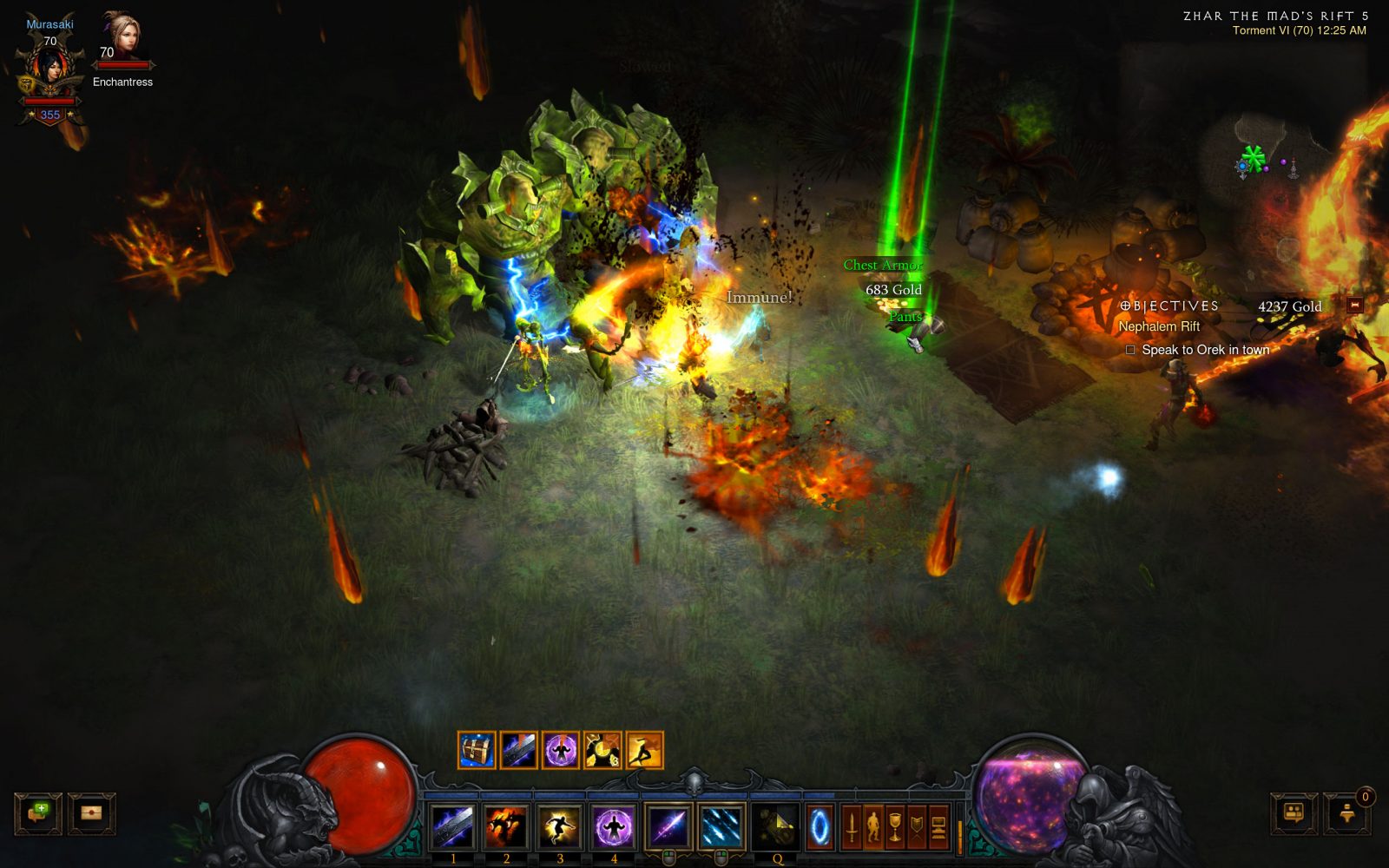Cast the glowing leaping figure skill

560,825
